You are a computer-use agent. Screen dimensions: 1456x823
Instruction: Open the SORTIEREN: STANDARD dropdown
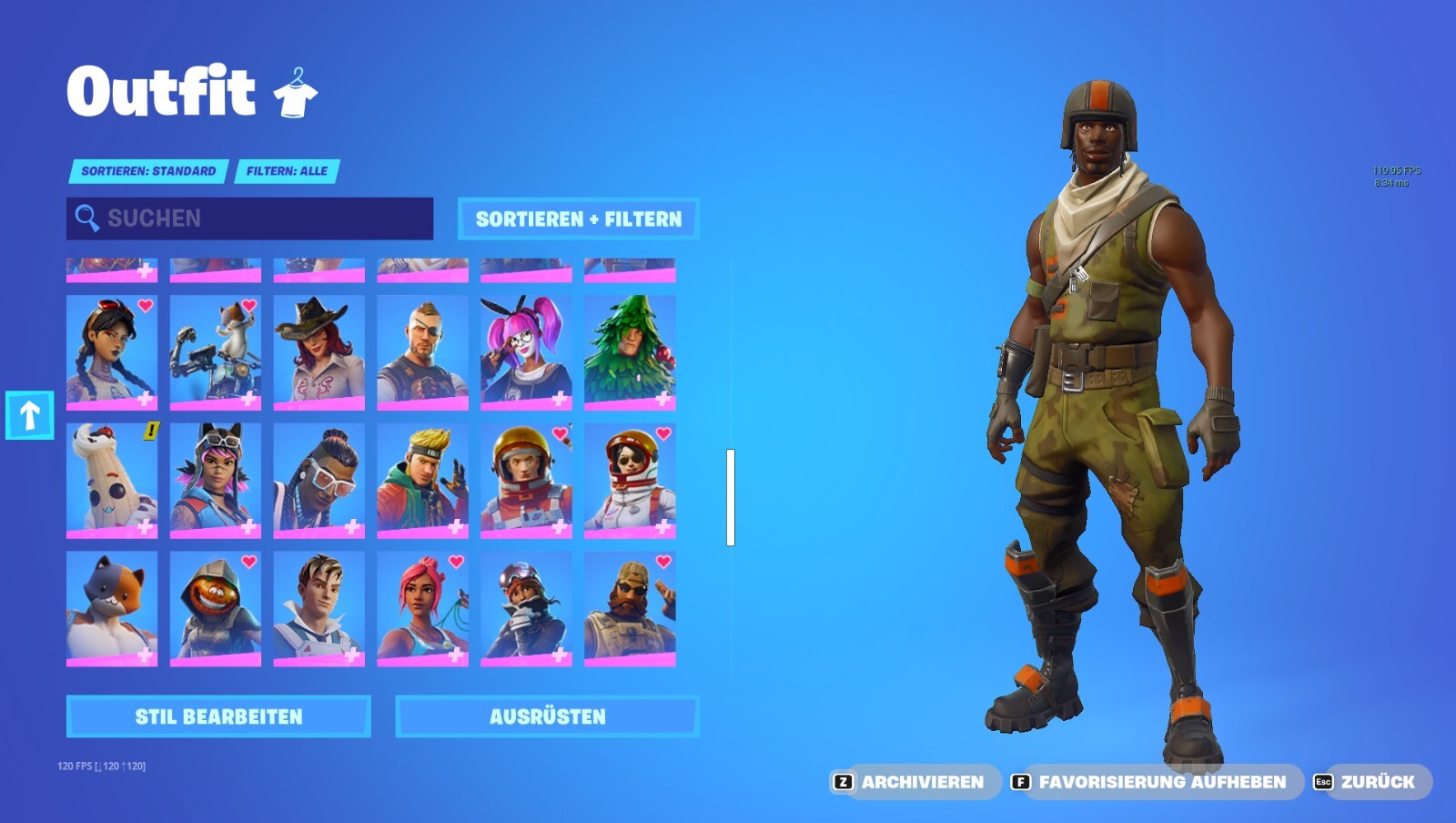(x=148, y=170)
